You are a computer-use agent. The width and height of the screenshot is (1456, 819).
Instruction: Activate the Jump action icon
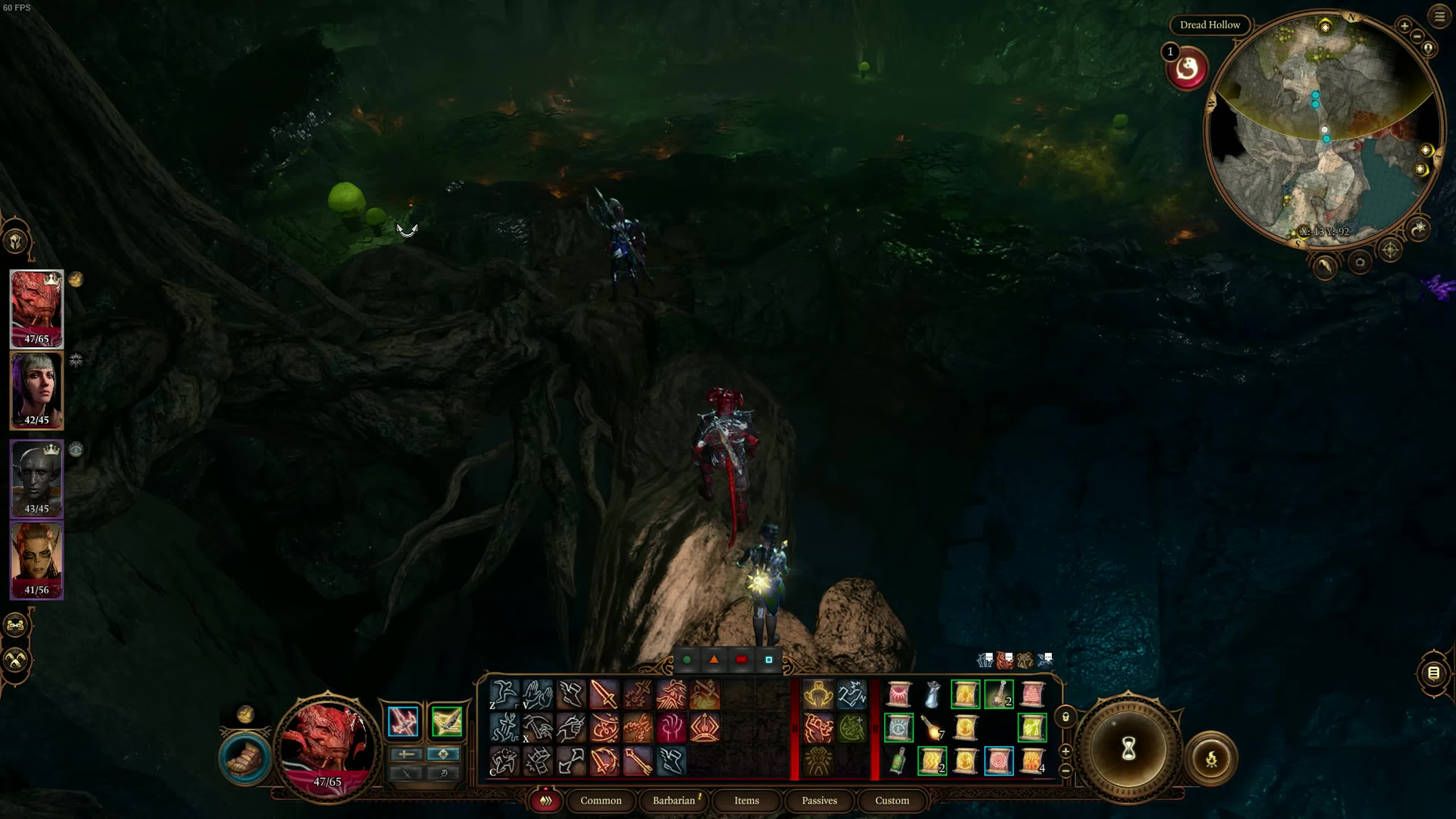[504, 694]
